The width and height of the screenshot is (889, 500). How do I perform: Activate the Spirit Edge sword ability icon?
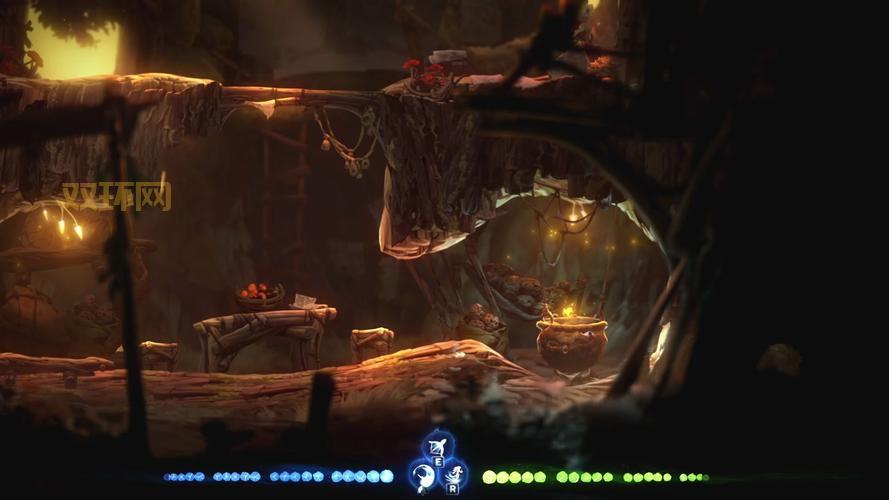[x=423, y=474]
